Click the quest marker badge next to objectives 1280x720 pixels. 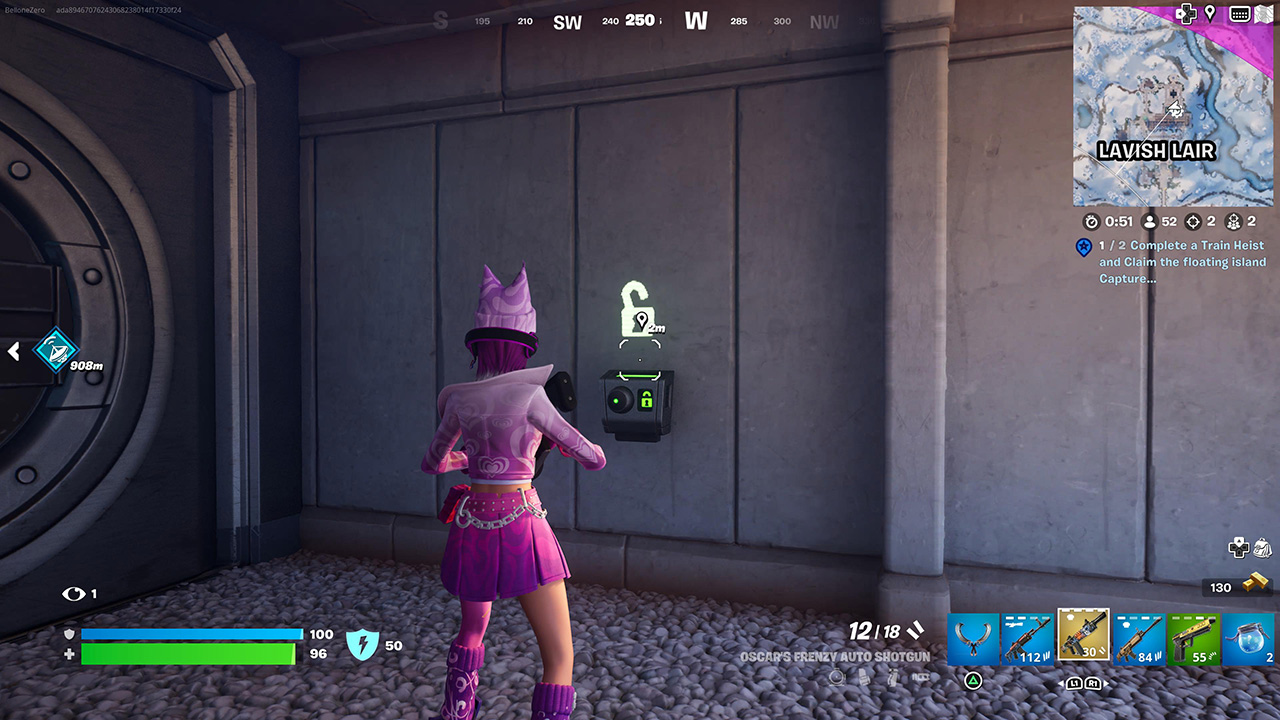point(1084,248)
